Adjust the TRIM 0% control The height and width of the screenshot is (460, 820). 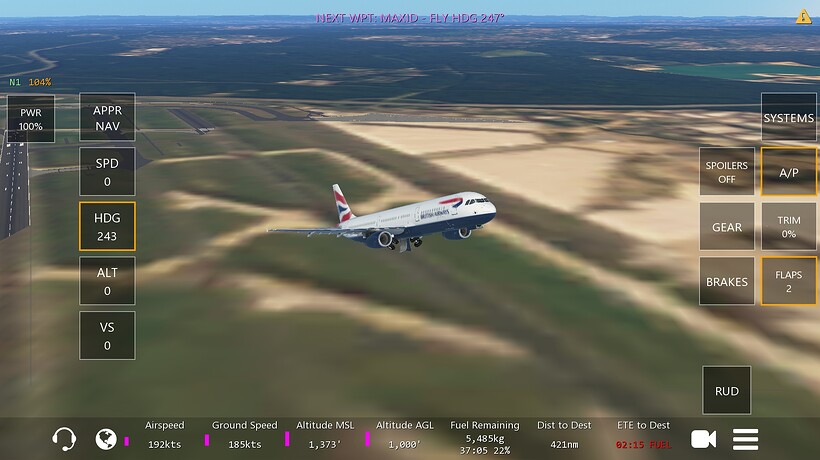point(788,227)
